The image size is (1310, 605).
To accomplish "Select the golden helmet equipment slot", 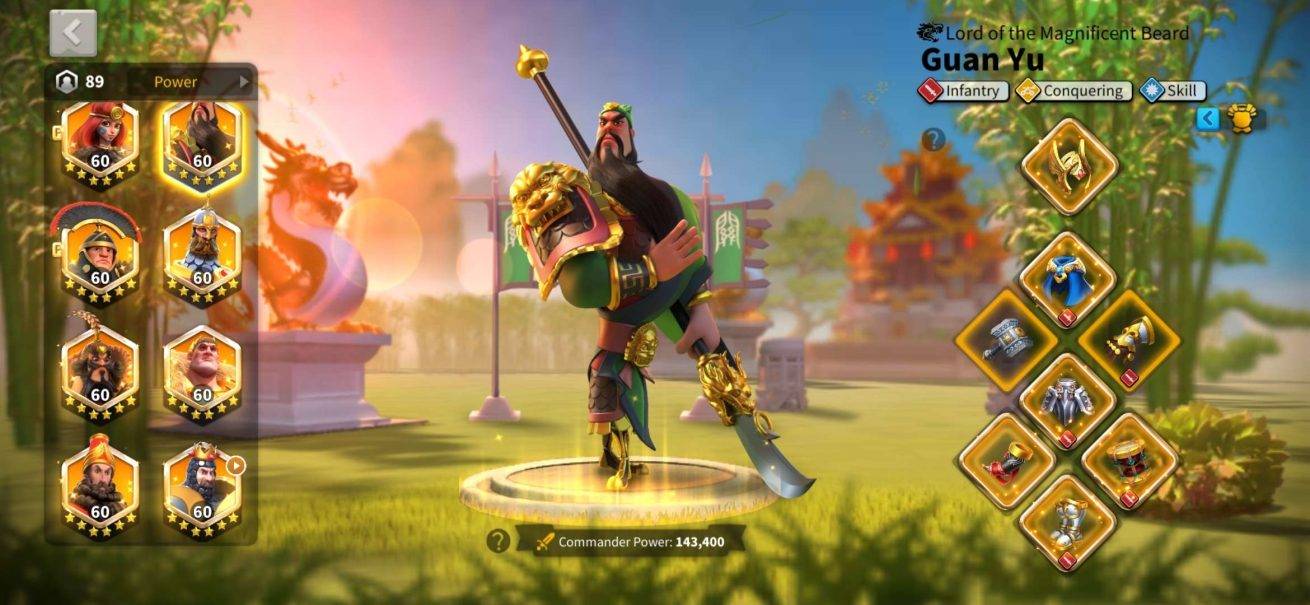I will [x=1068, y=166].
